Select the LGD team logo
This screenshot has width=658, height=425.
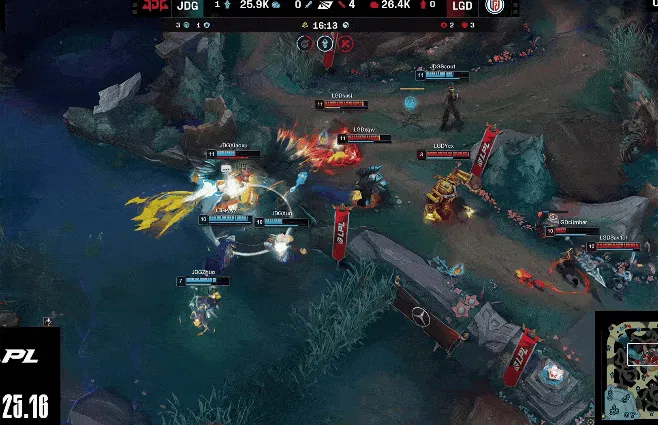(x=495, y=7)
